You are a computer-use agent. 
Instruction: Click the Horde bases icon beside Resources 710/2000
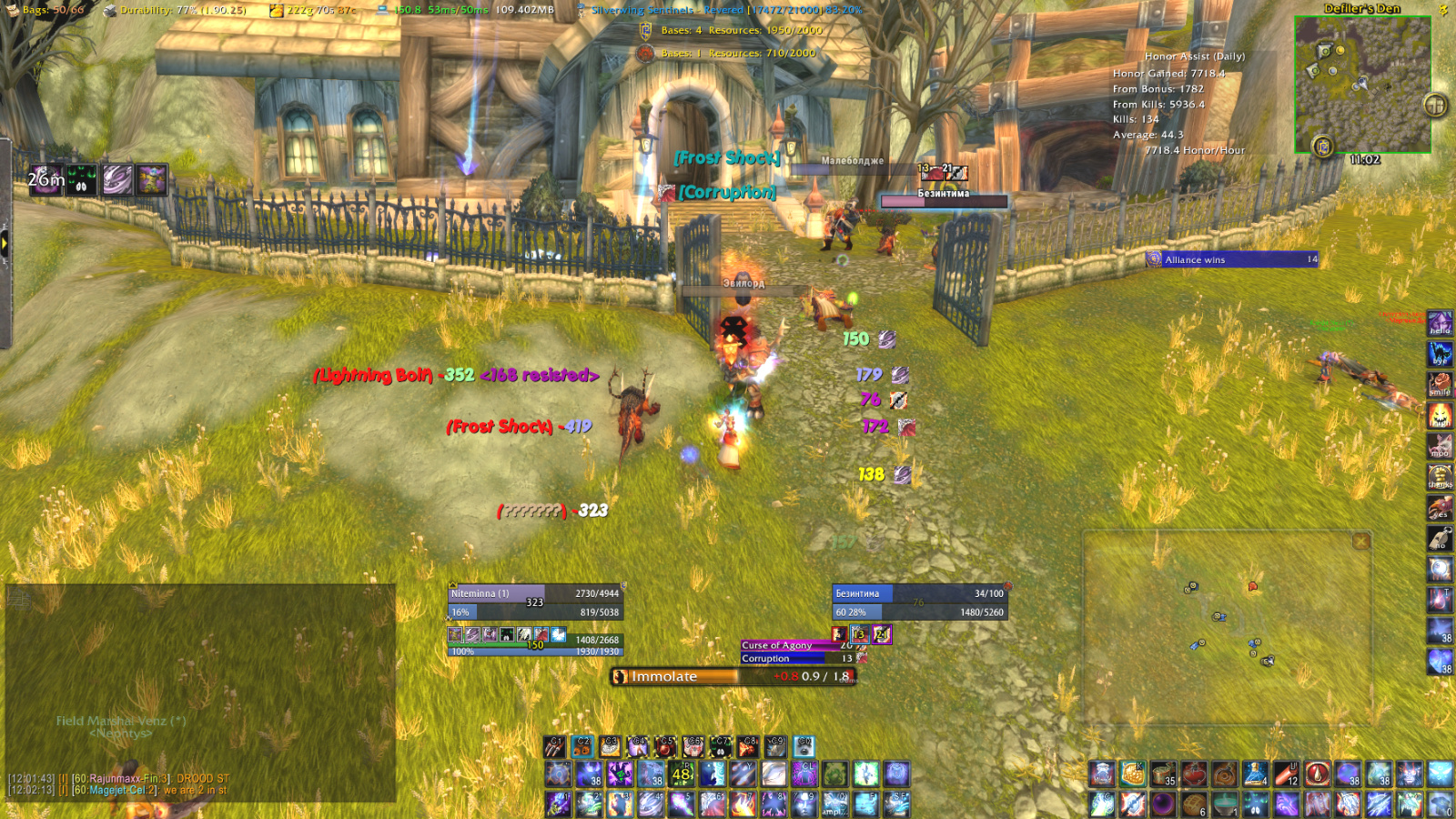click(x=646, y=54)
